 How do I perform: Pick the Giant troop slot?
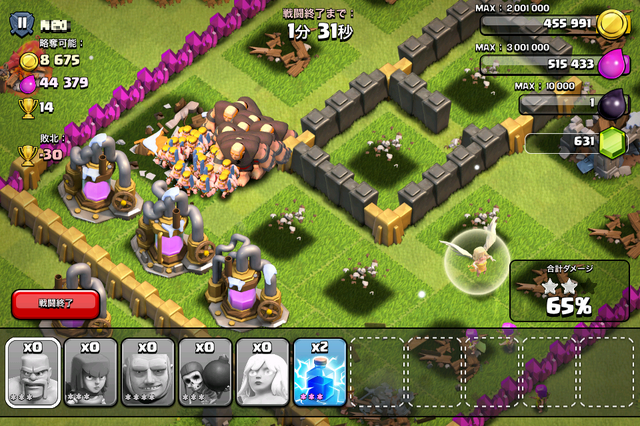point(148,373)
